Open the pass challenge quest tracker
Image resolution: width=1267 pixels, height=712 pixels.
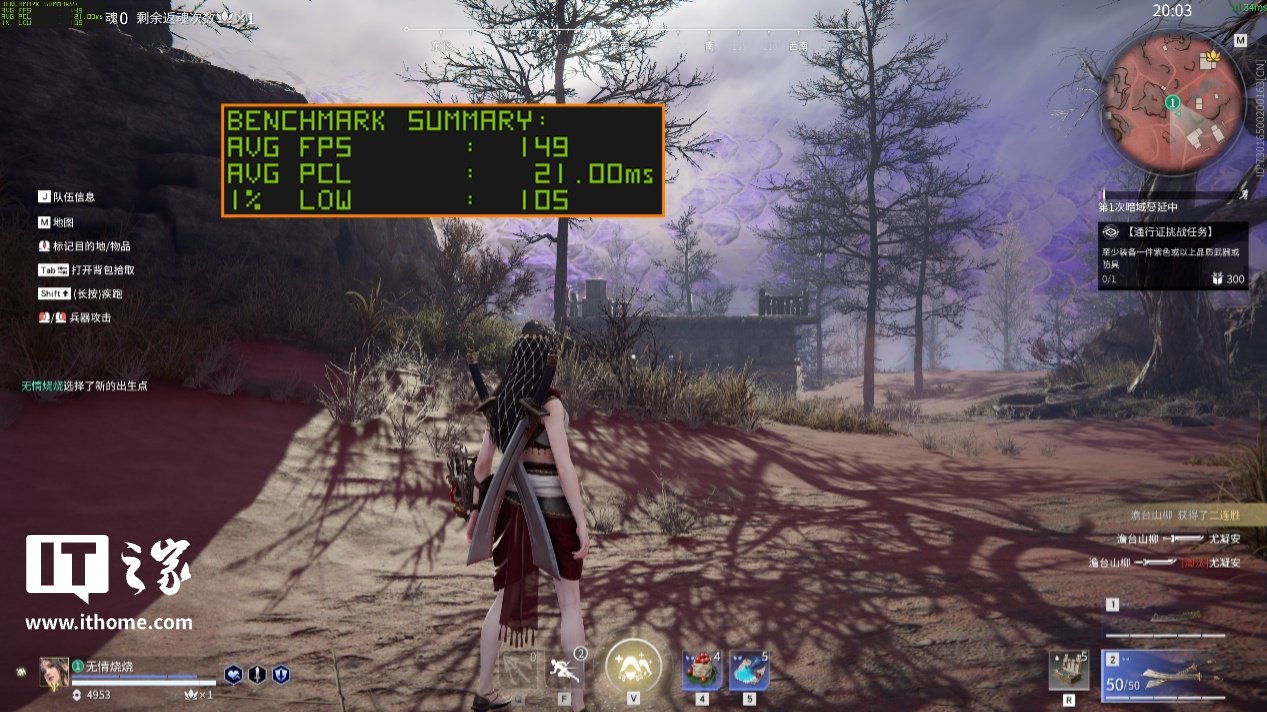(x=1171, y=257)
